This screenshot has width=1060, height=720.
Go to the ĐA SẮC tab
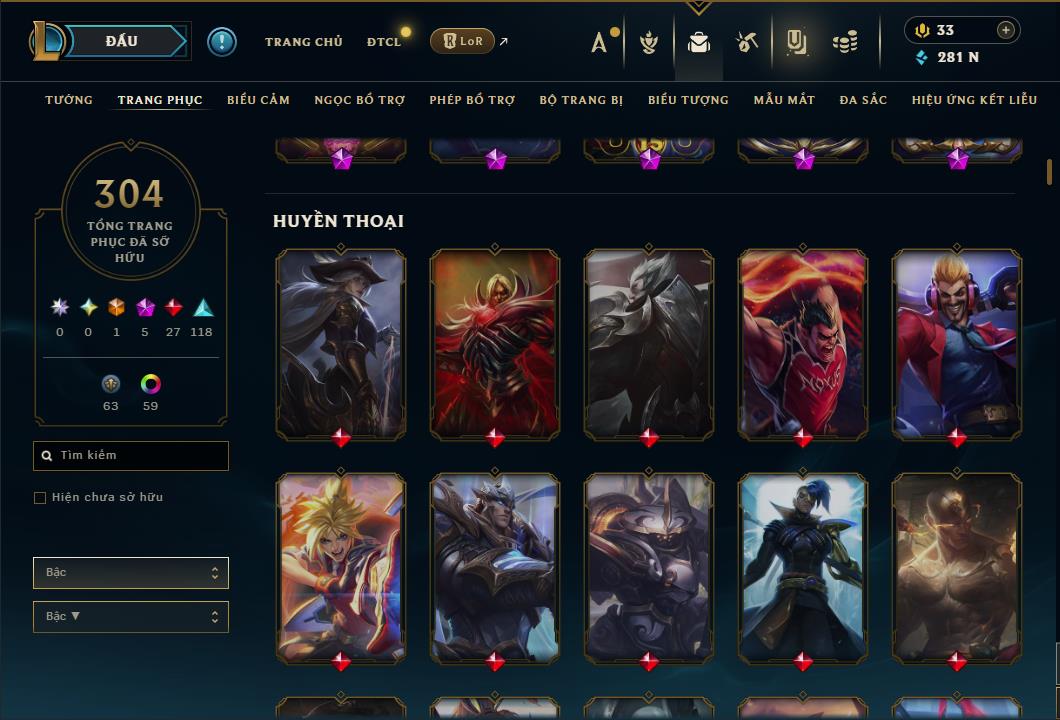click(x=863, y=100)
